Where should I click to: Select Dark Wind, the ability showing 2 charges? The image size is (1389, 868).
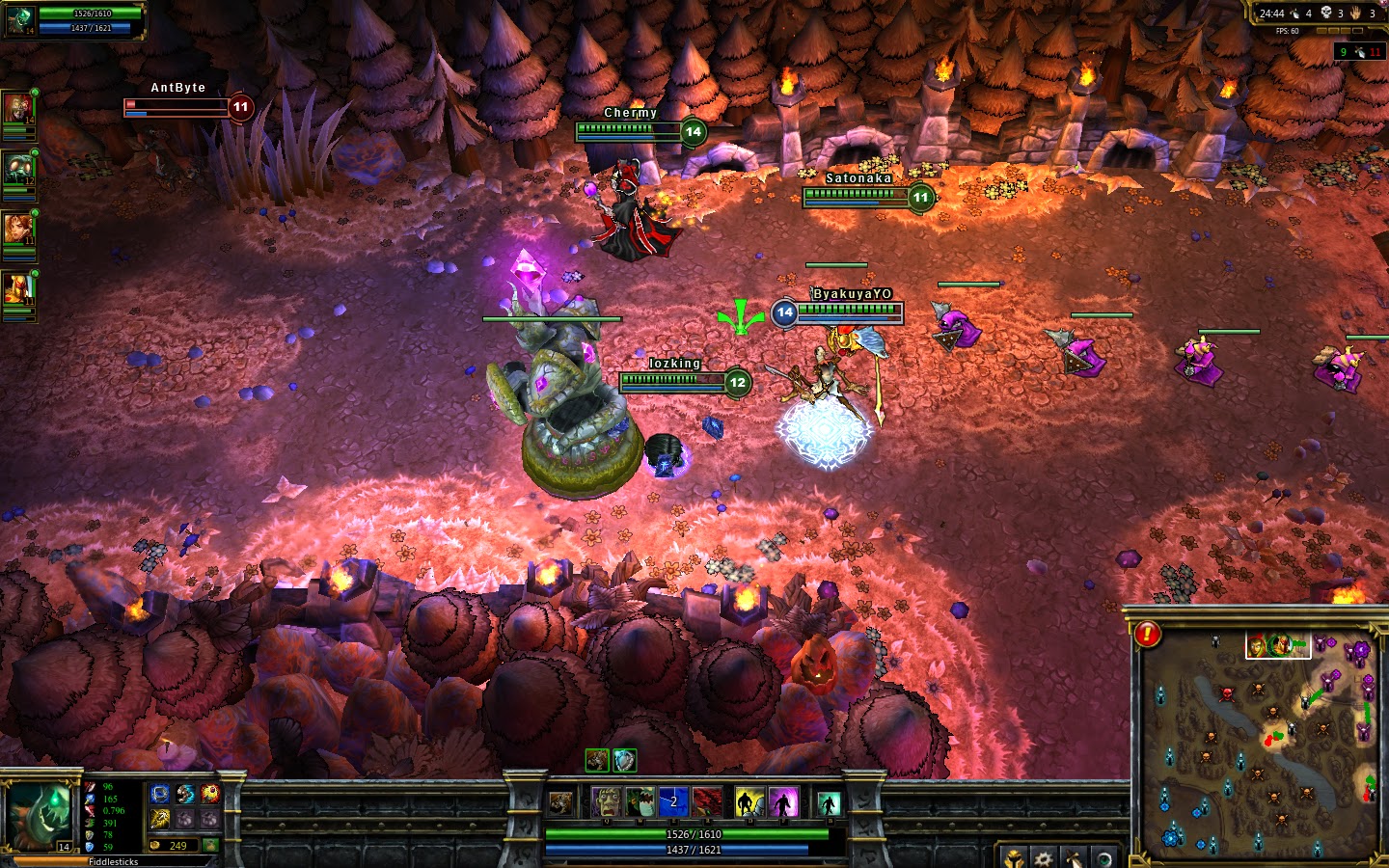click(x=672, y=800)
